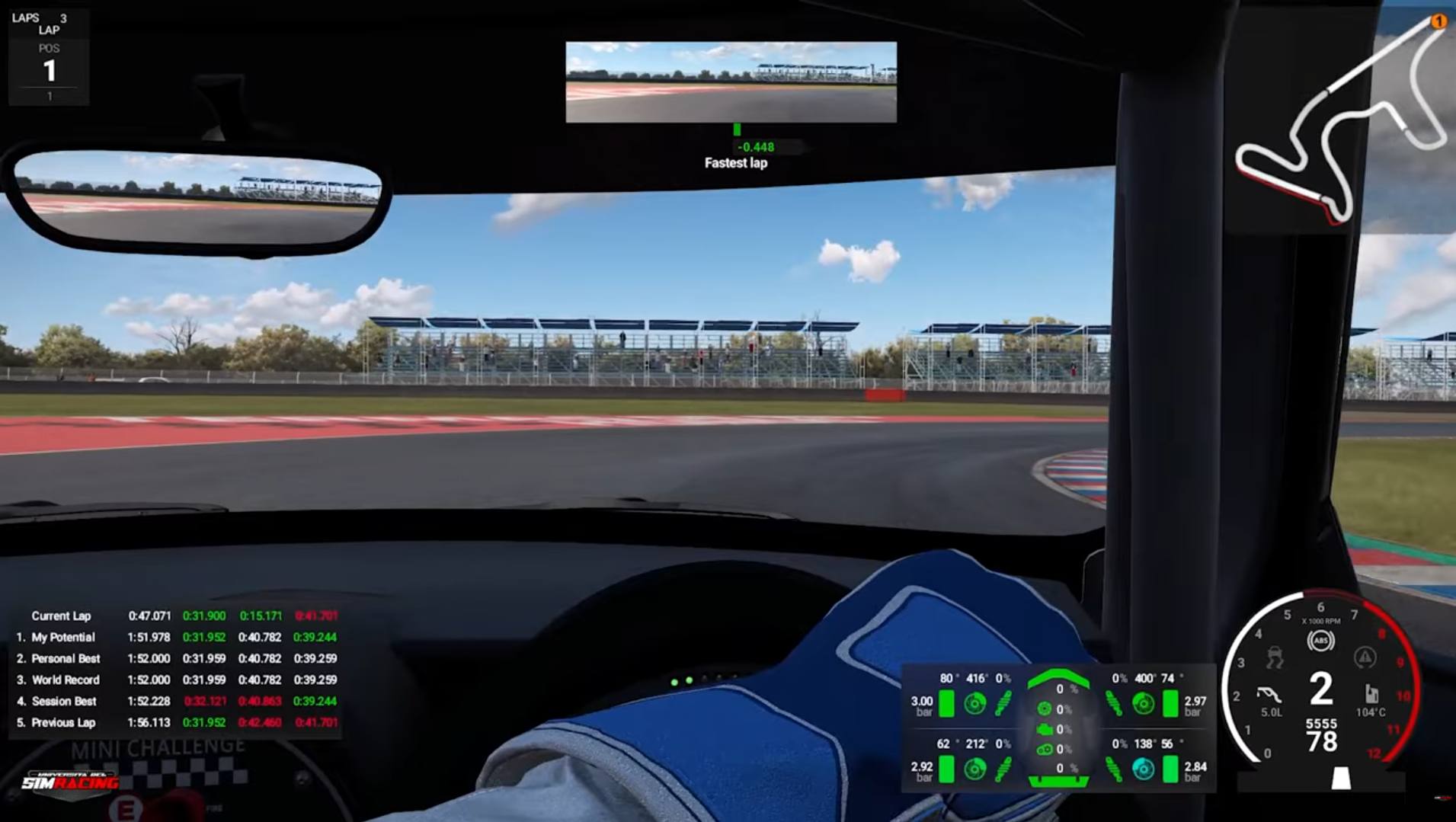Click the engine warning triangle icon
This screenshot has width=1456, height=822.
pyautogui.click(x=1365, y=657)
